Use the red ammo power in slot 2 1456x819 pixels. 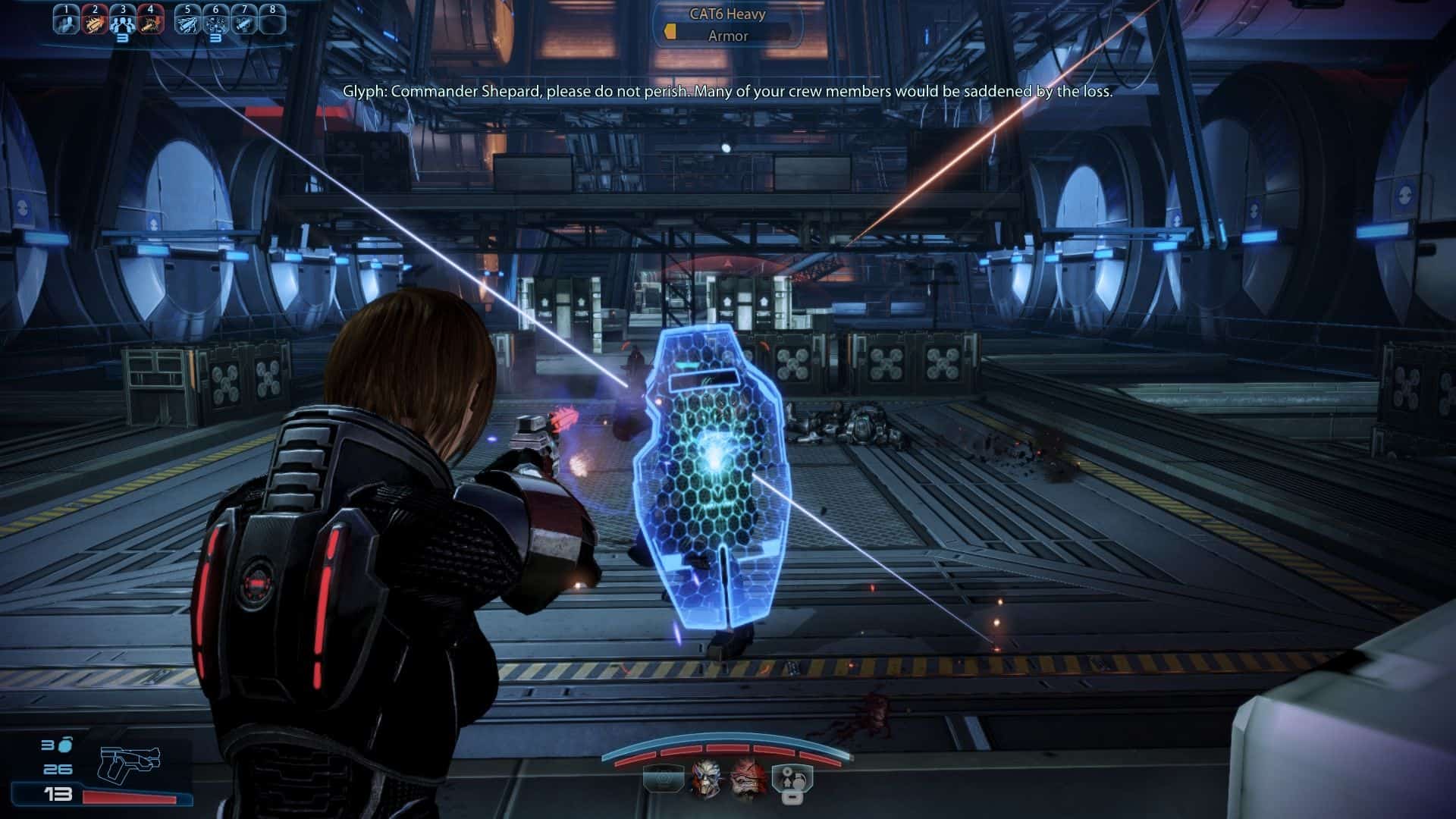click(x=95, y=22)
